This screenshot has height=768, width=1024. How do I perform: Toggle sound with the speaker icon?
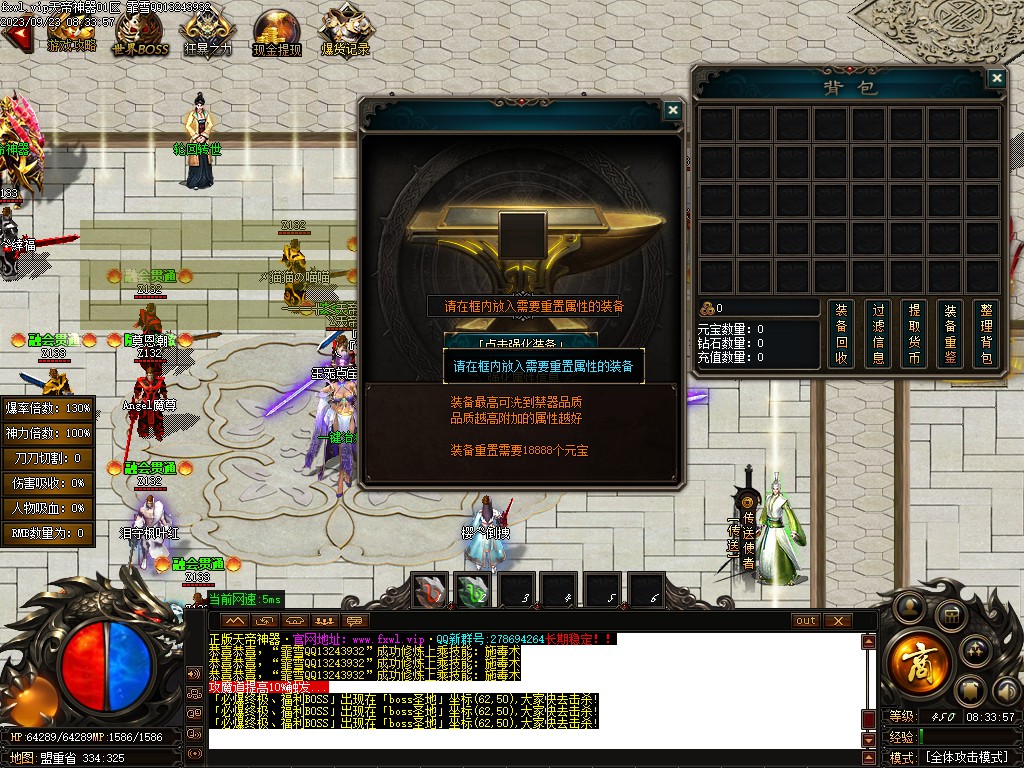tap(194, 673)
